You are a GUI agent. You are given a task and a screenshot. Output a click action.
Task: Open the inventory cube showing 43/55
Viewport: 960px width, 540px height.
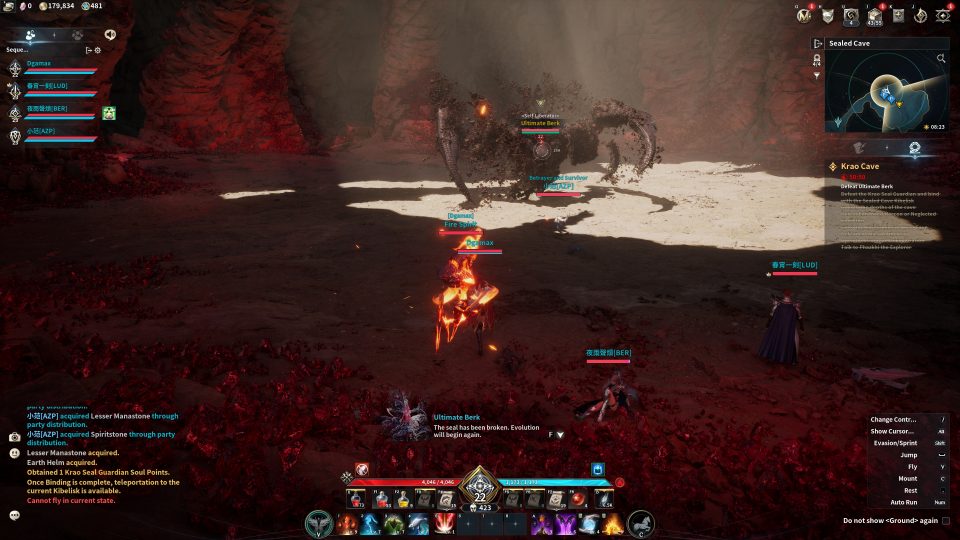(x=874, y=15)
